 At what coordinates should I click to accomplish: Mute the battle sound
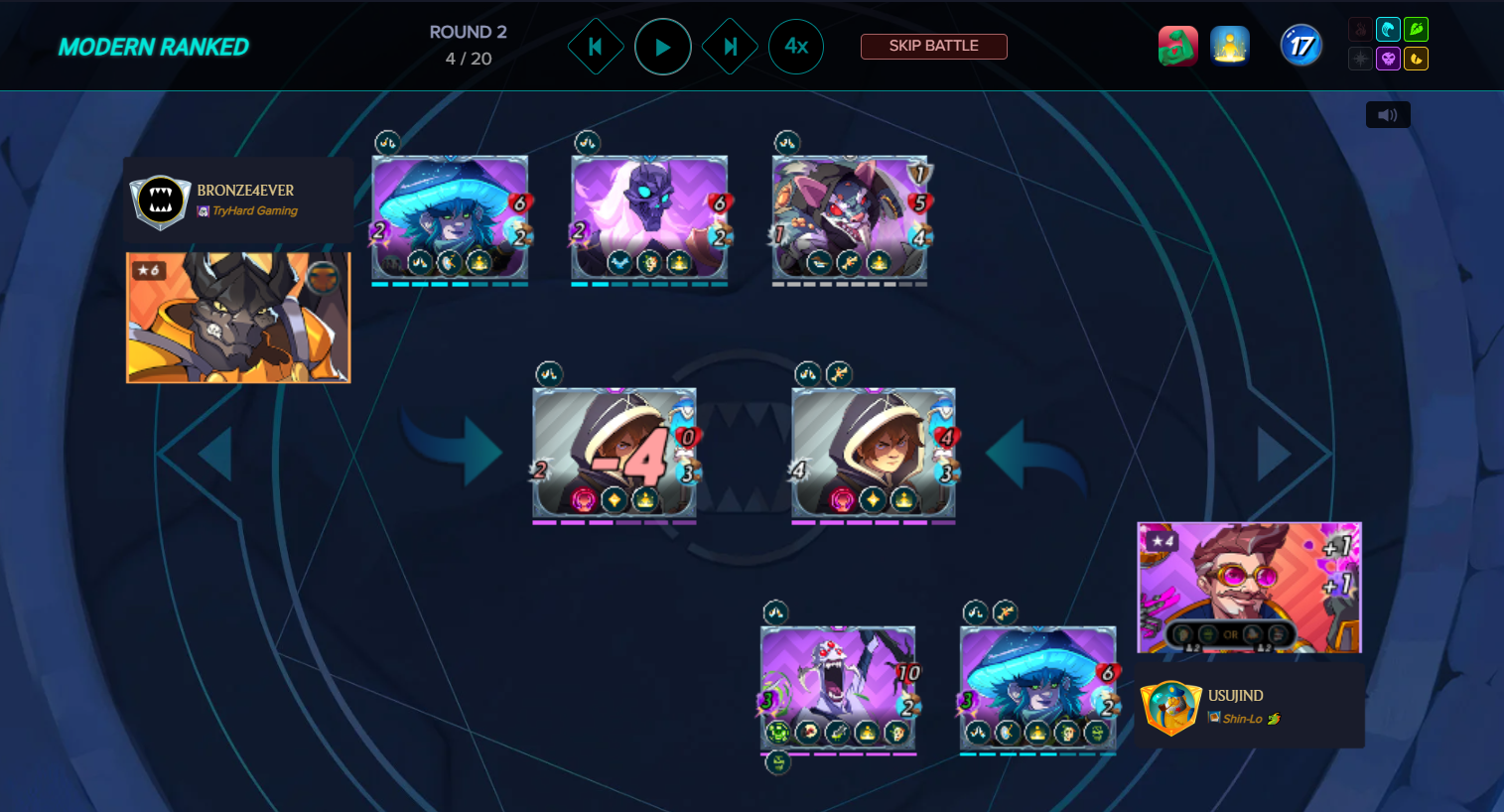coord(1387,115)
